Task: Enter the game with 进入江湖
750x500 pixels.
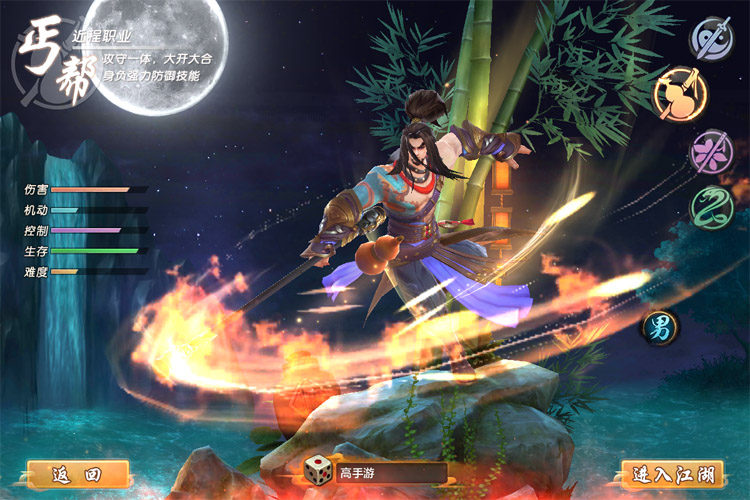Action: coord(671,474)
